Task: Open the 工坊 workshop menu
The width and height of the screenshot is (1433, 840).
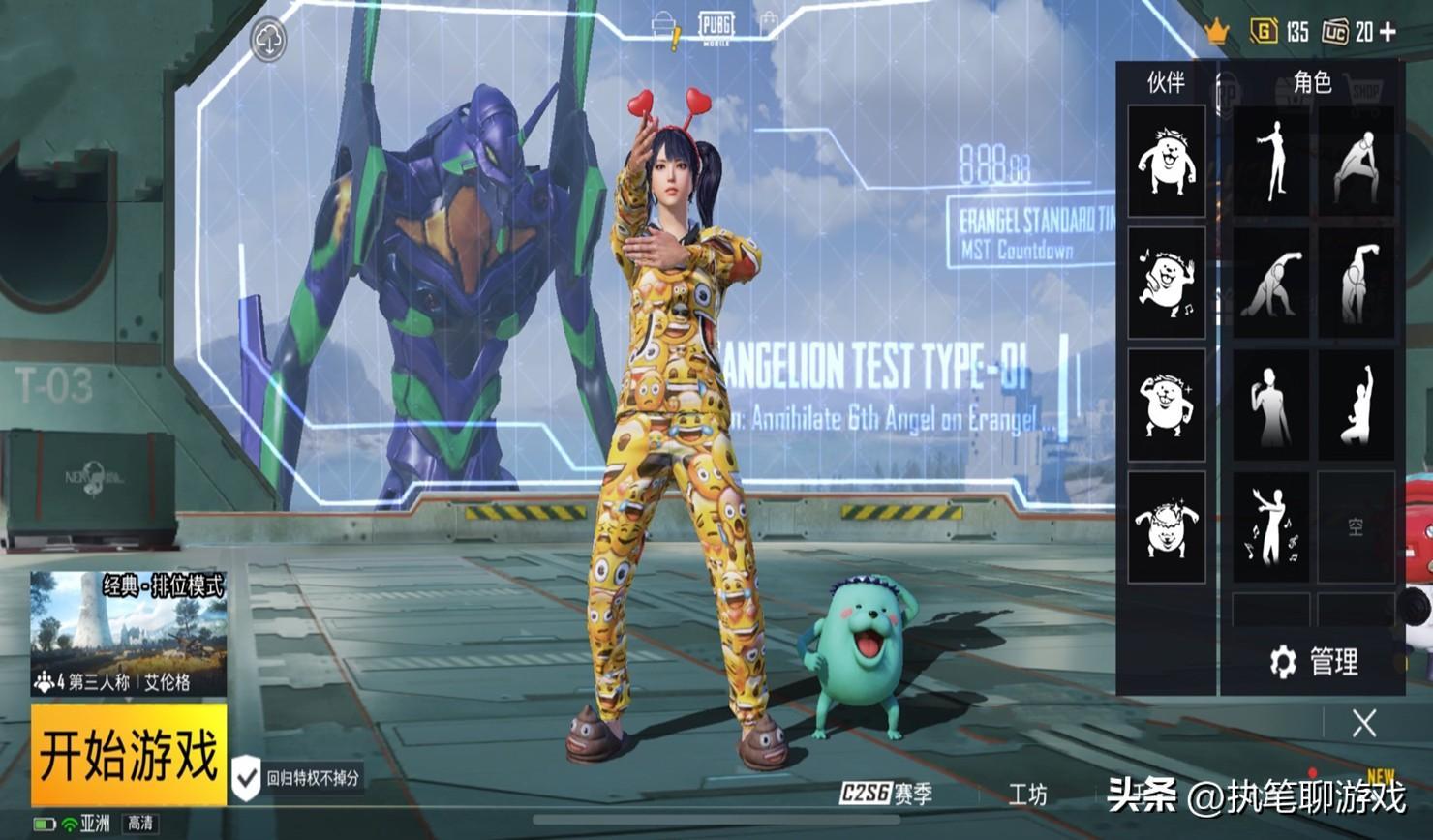Action: pyautogui.click(x=1027, y=795)
